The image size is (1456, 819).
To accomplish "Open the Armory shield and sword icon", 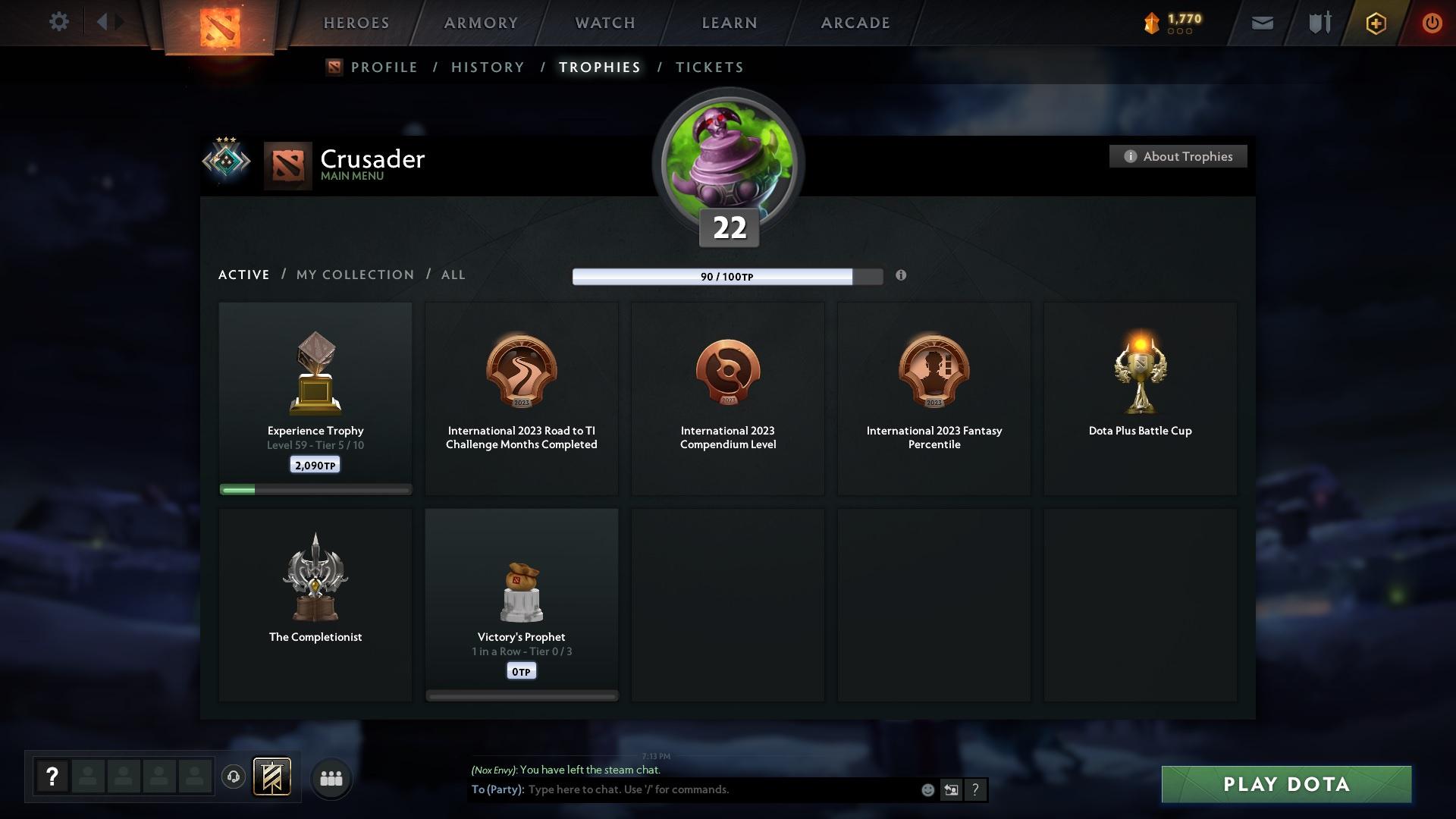I will [1318, 23].
